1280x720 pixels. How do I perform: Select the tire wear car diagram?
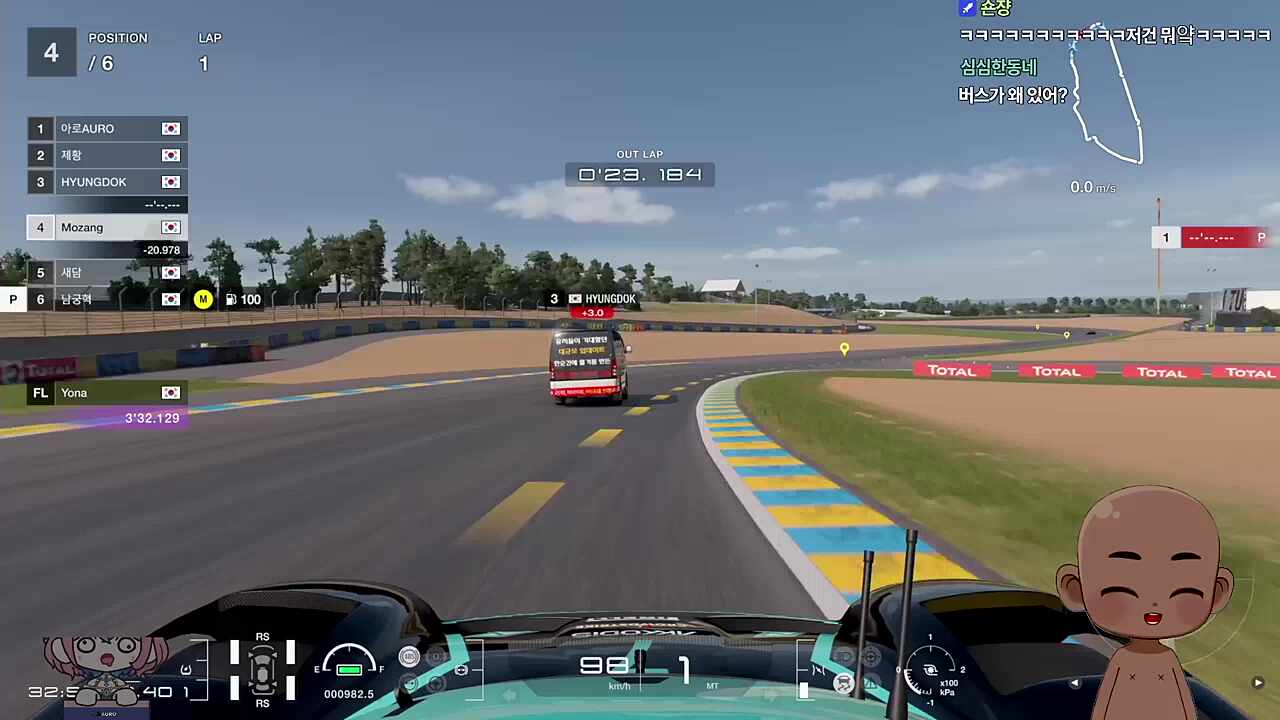click(262, 669)
